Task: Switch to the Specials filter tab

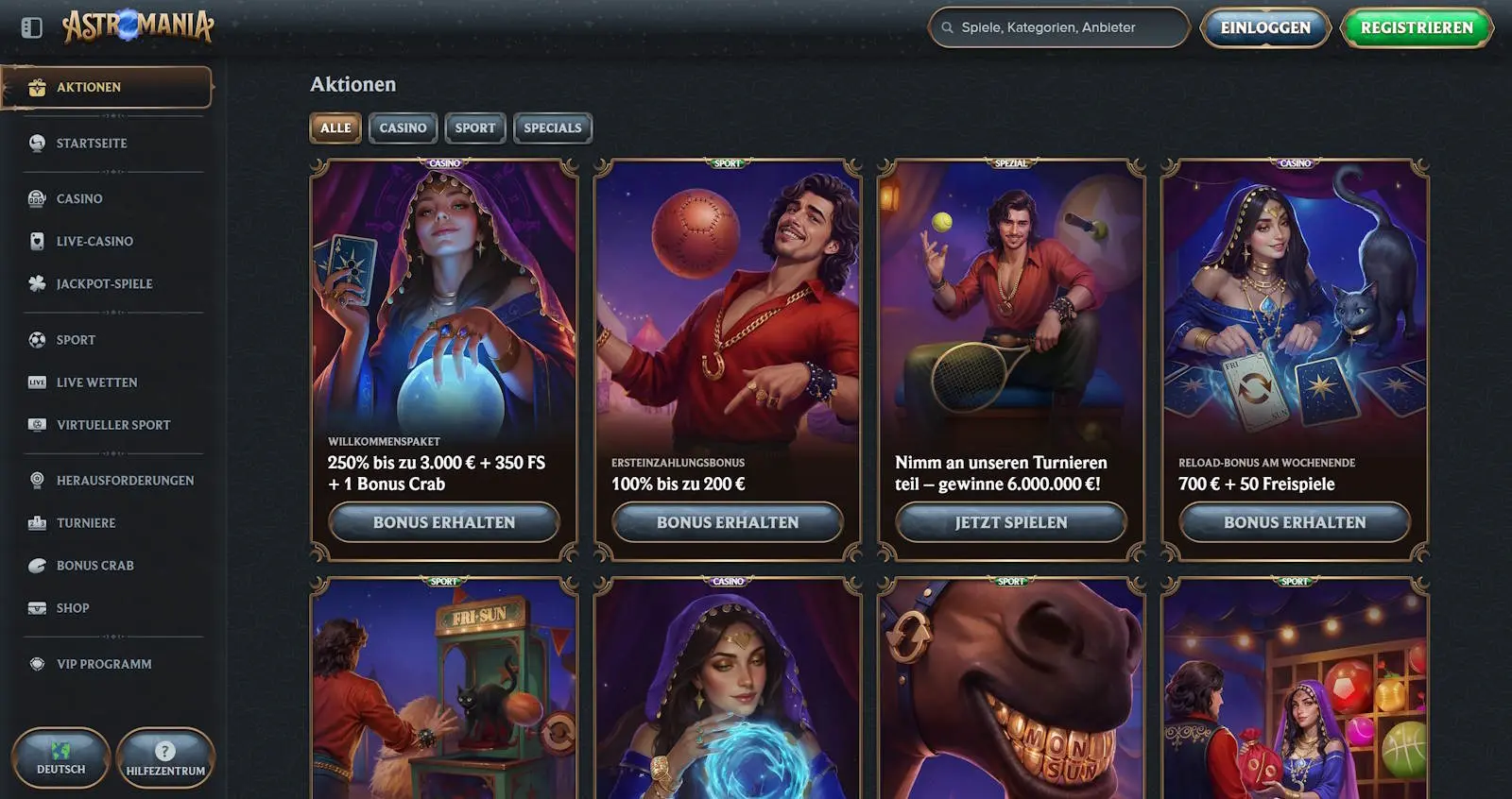Action: click(552, 128)
